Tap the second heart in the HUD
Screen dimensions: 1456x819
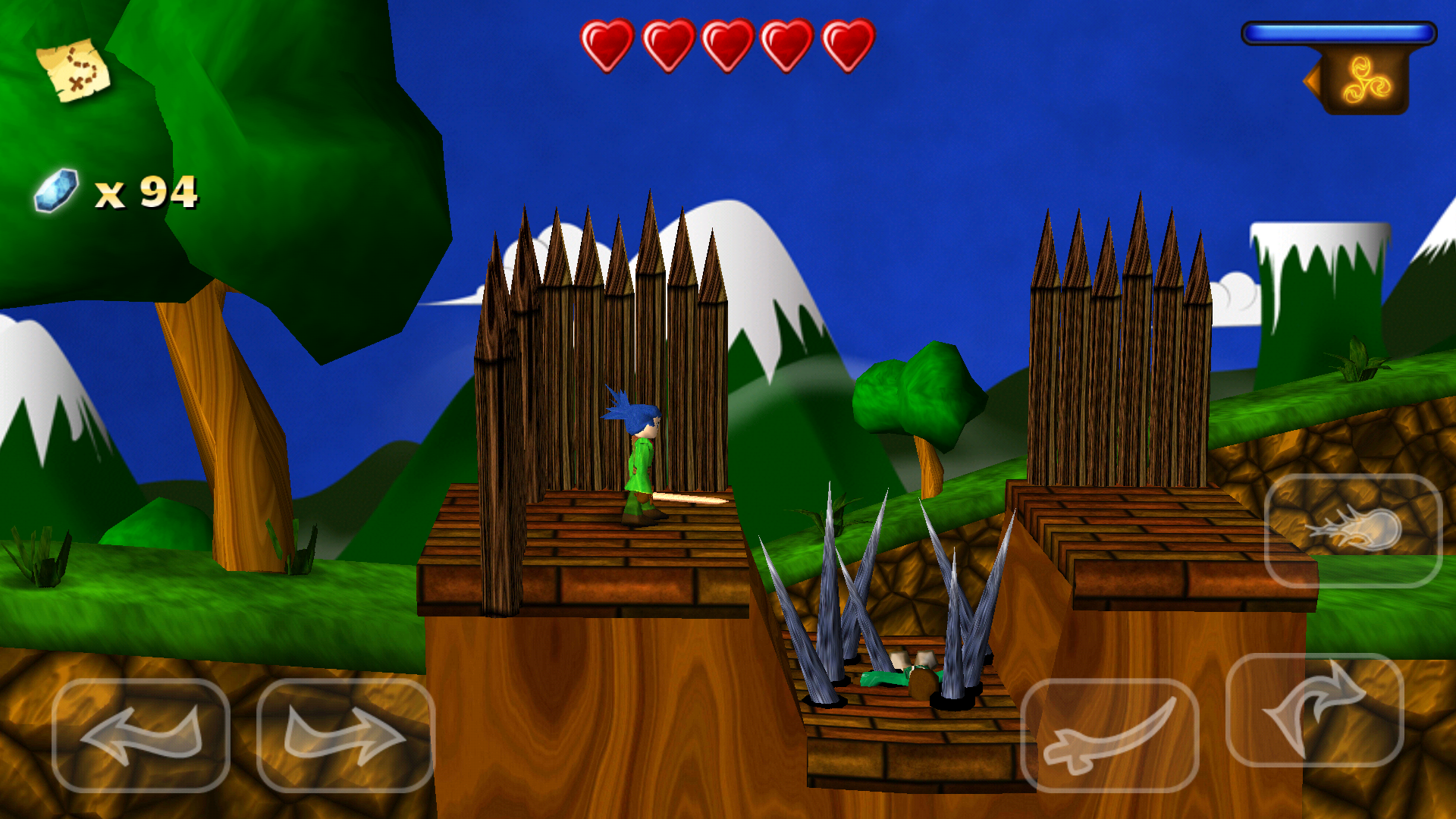tap(665, 42)
